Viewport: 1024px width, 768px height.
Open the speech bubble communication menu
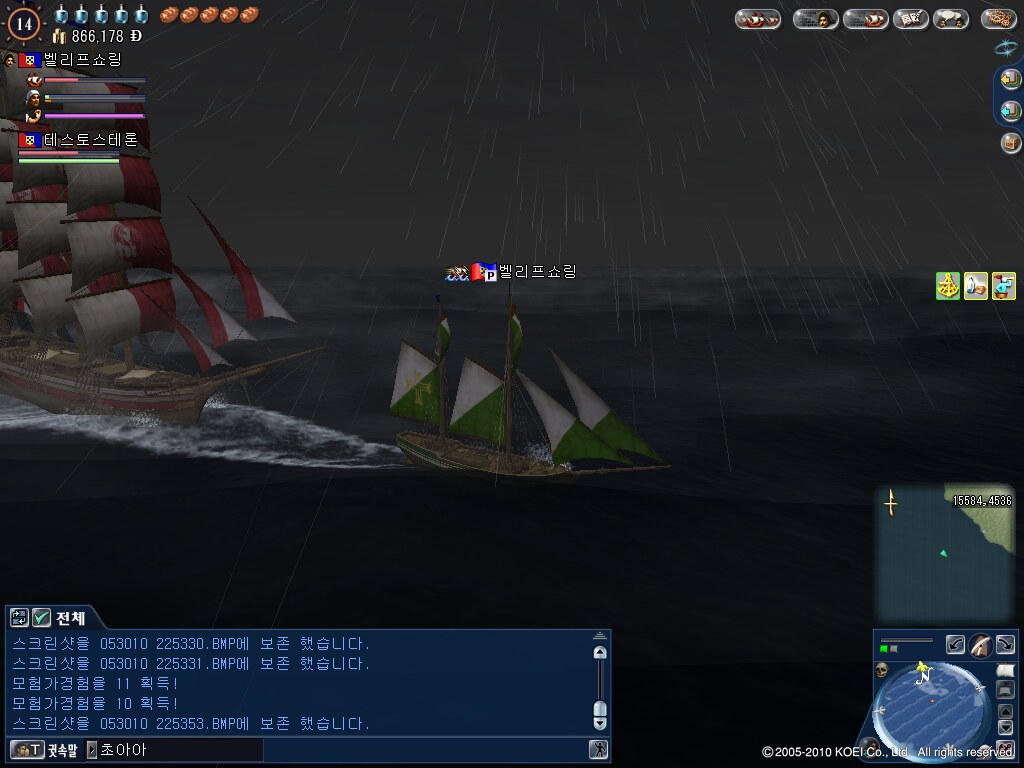point(950,19)
